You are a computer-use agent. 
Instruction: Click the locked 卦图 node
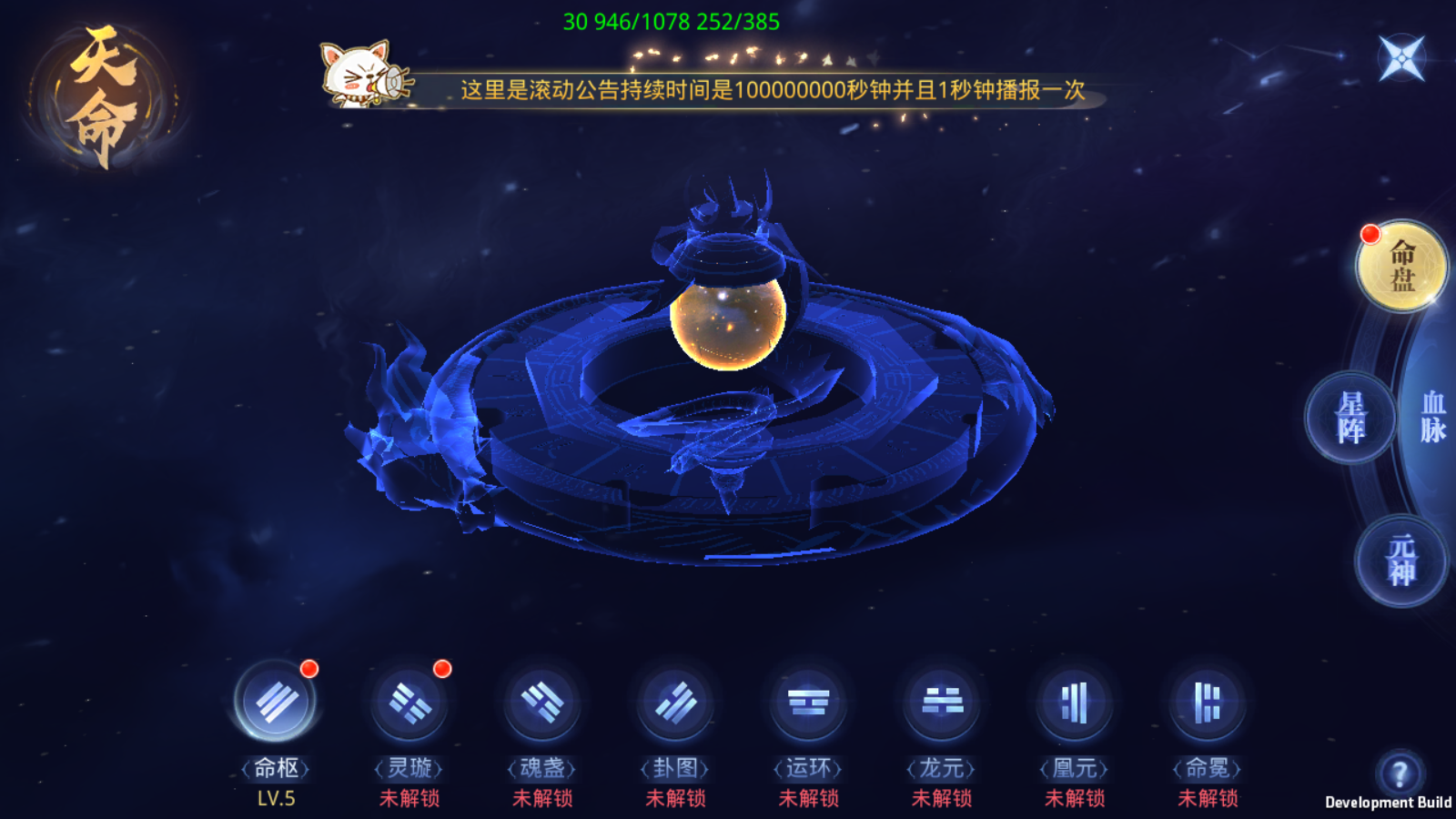pos(675,703)
